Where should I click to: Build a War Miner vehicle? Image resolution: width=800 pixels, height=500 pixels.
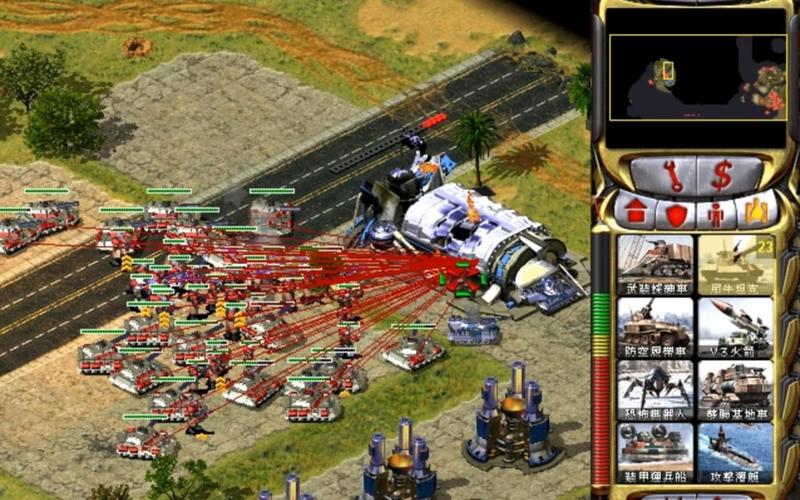tap(655, 264)
